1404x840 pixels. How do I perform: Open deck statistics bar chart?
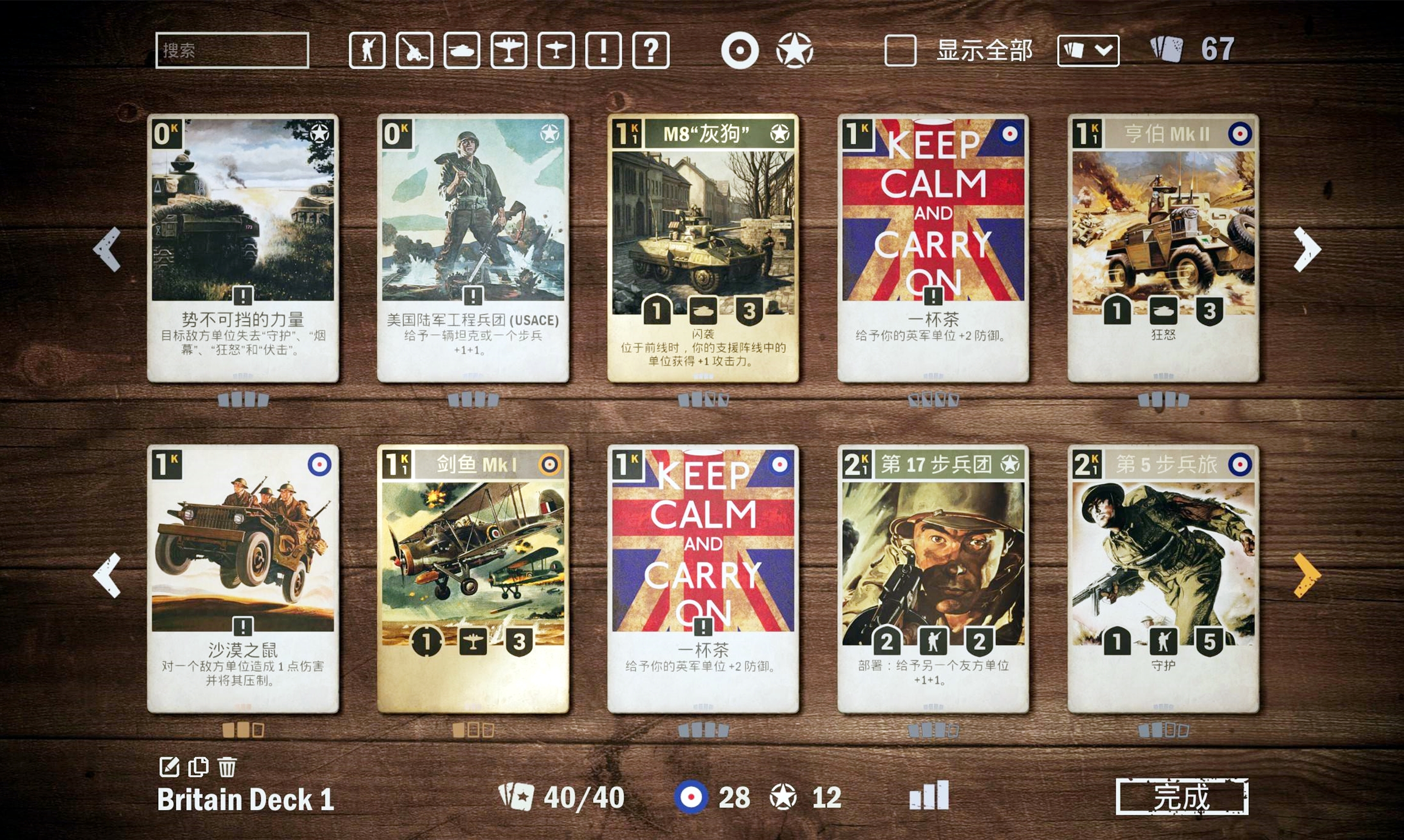(929, 795)
